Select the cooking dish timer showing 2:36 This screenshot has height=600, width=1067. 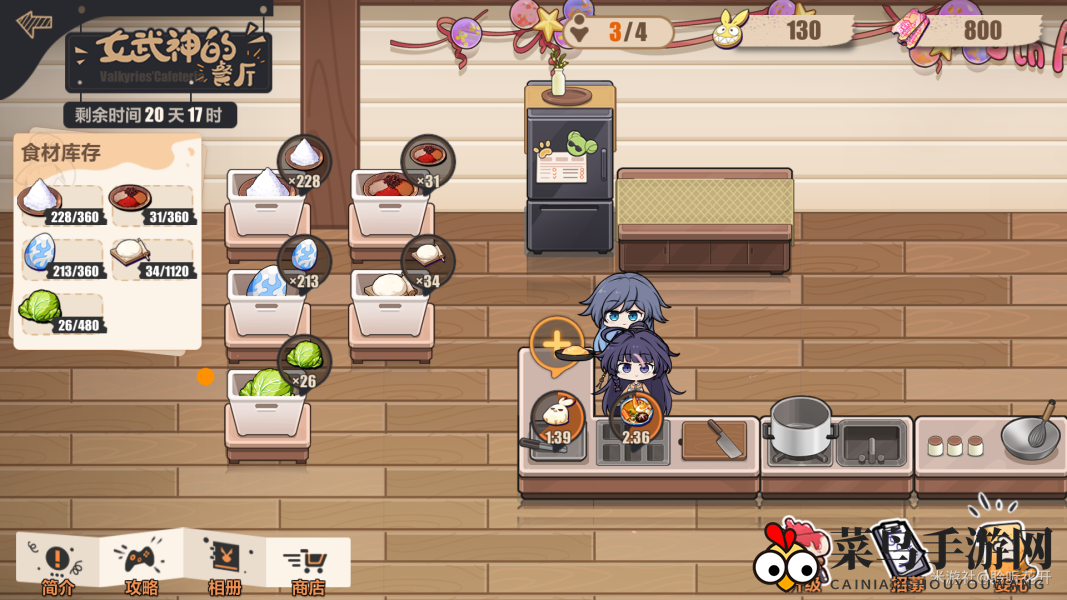coord(636,417)
